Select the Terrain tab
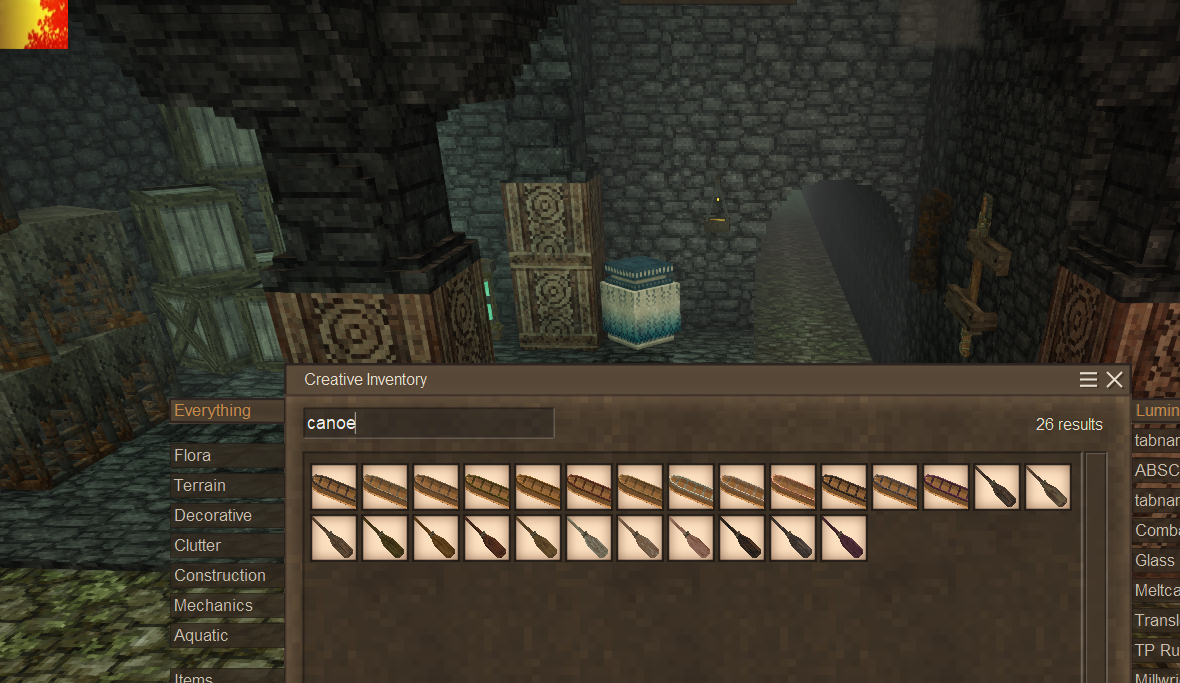The height and width of the screenshot is (683, 1180). tap(199, 485)
